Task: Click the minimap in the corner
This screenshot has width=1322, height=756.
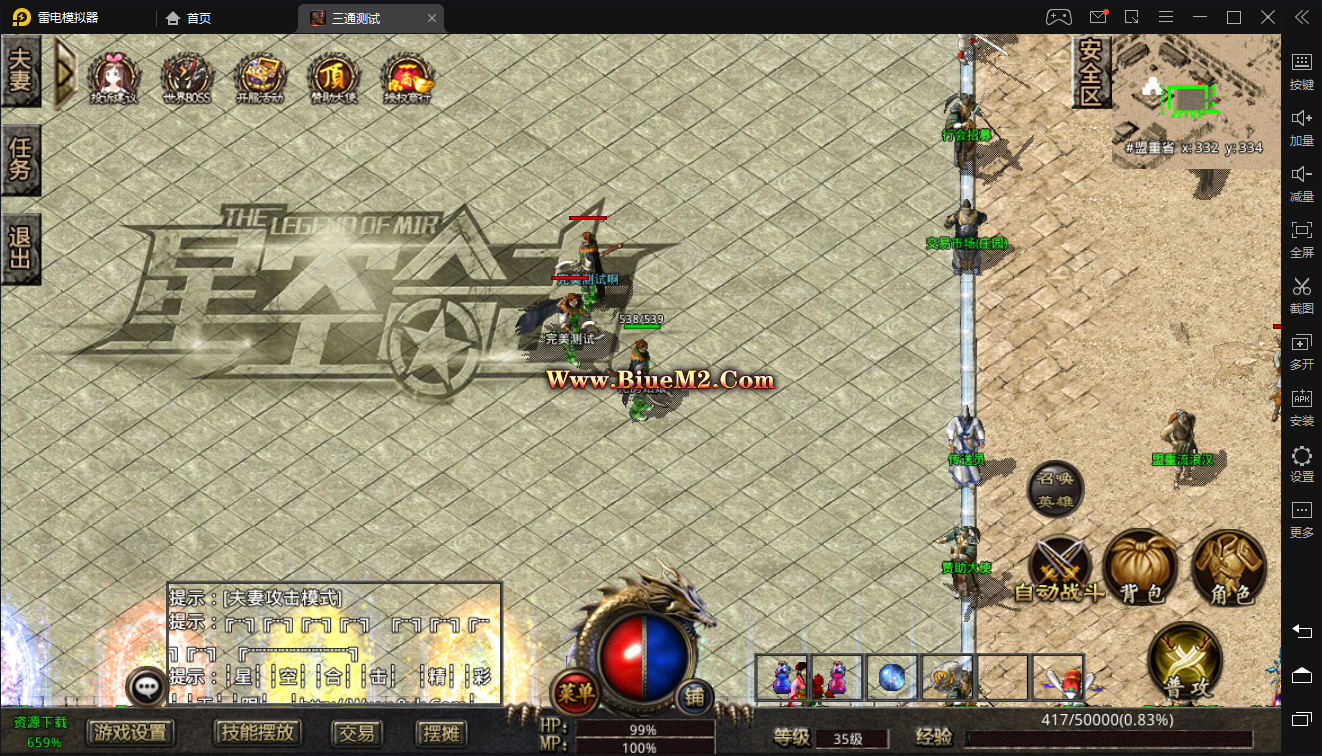Action: coord(1188,98)
